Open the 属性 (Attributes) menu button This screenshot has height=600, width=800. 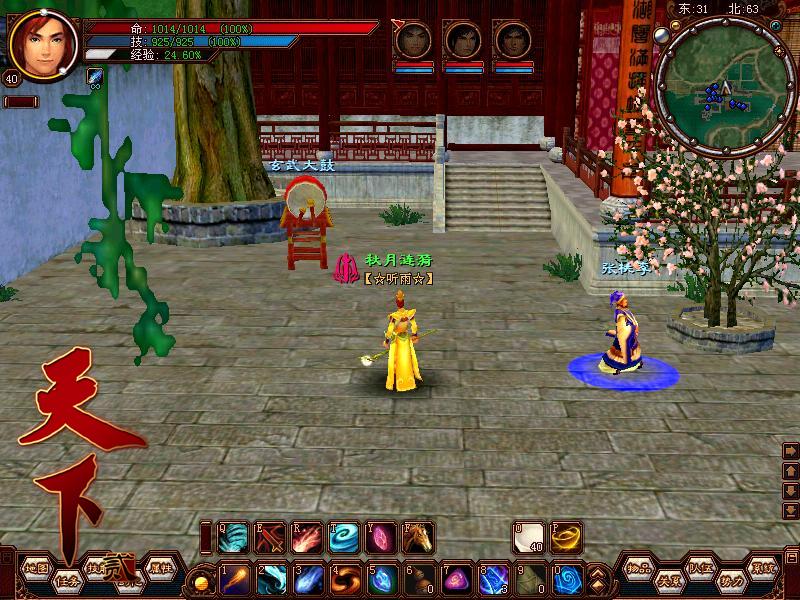coord(159,568)
